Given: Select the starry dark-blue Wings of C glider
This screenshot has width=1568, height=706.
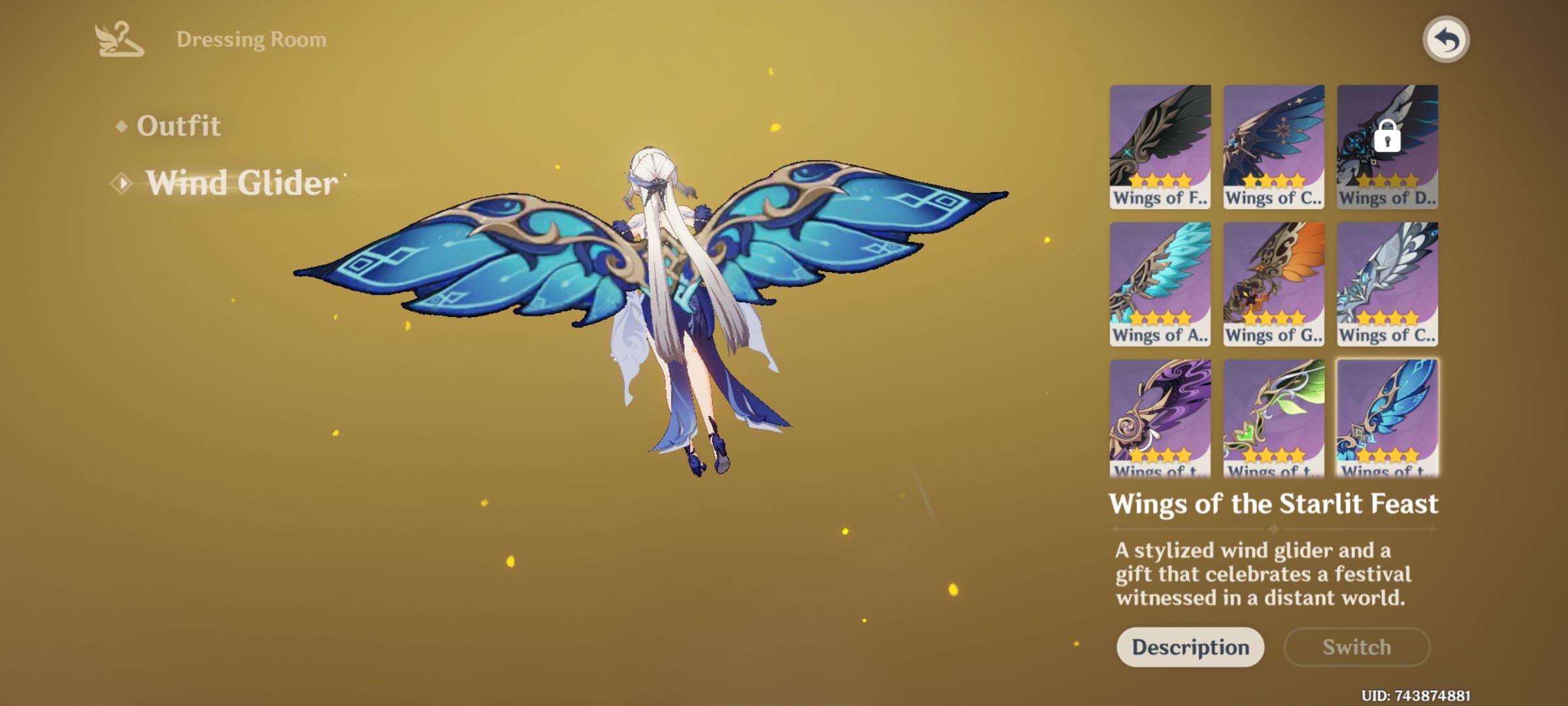Looking at the screenshot, I should coord(1273,145).
